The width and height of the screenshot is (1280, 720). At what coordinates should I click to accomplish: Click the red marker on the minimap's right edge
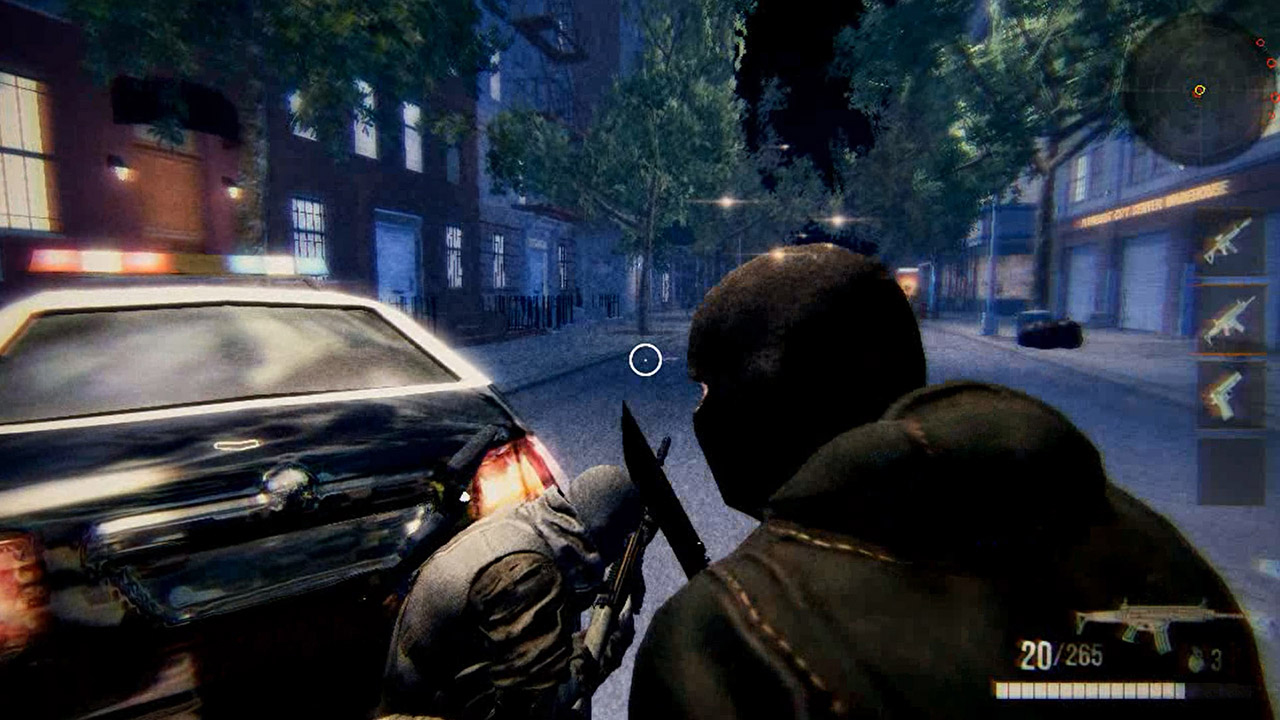1274,95
